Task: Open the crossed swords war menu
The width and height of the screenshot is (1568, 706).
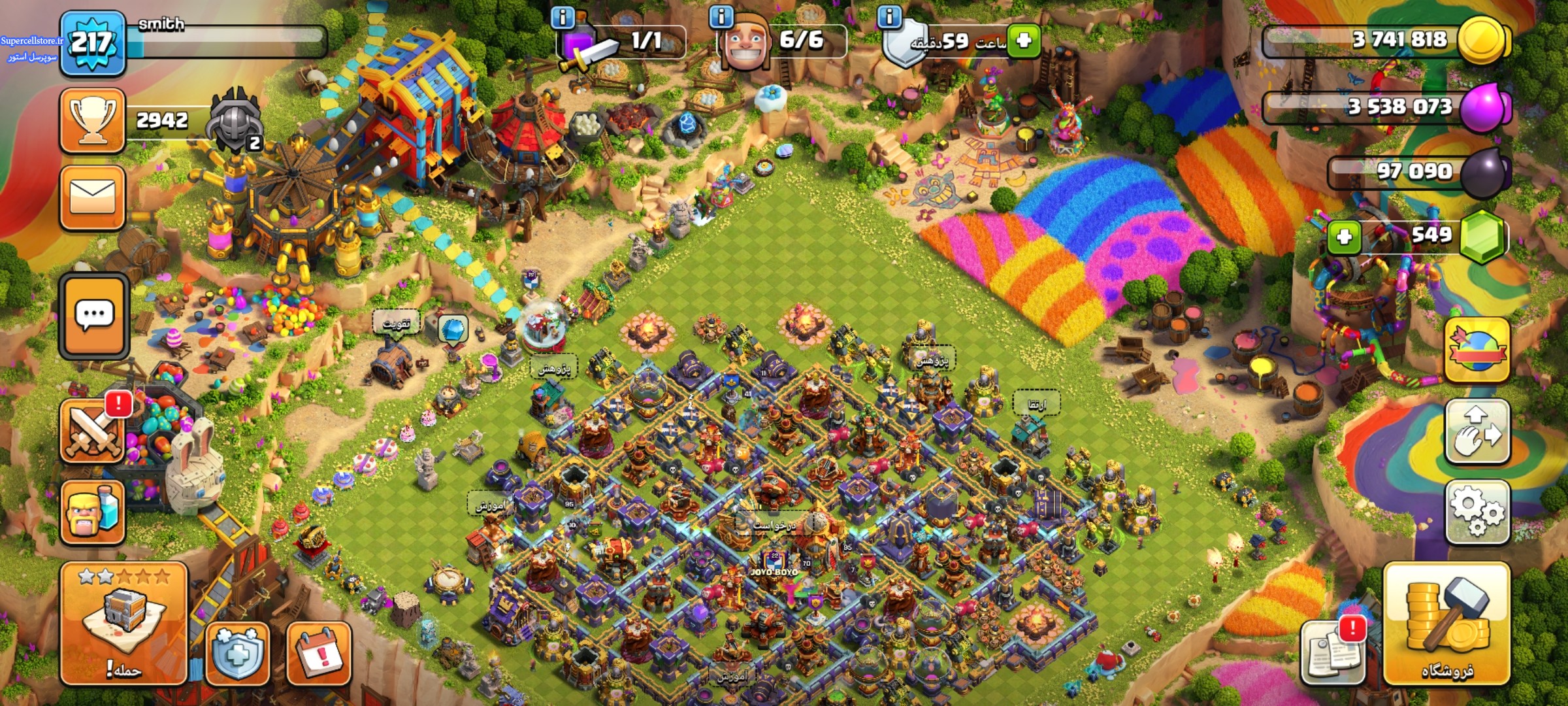Action: [92, 431]
